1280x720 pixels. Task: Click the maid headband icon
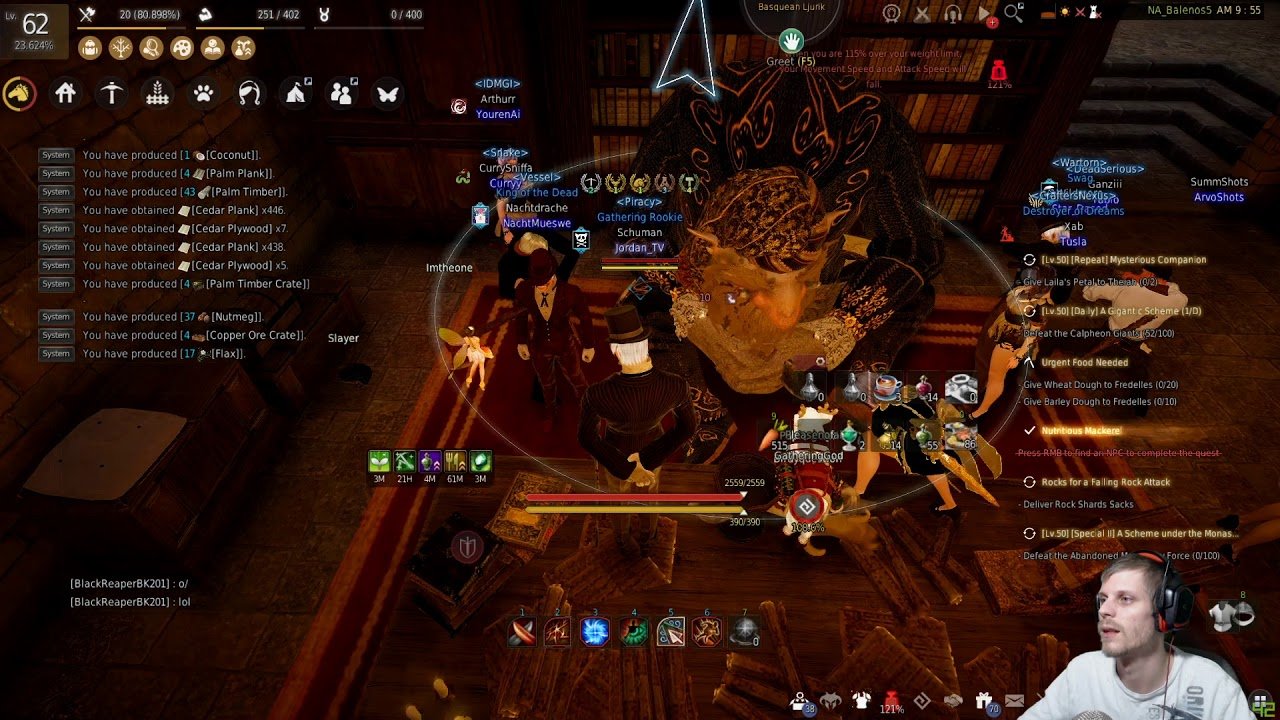[250, 94]
